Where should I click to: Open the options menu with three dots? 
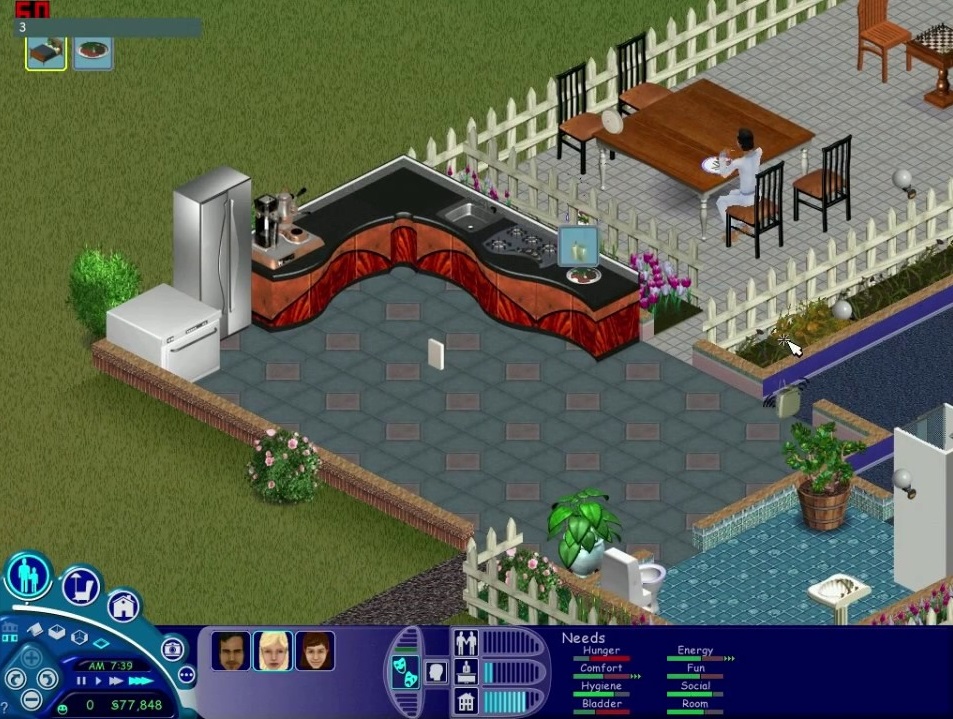click(x=187, y=675)
